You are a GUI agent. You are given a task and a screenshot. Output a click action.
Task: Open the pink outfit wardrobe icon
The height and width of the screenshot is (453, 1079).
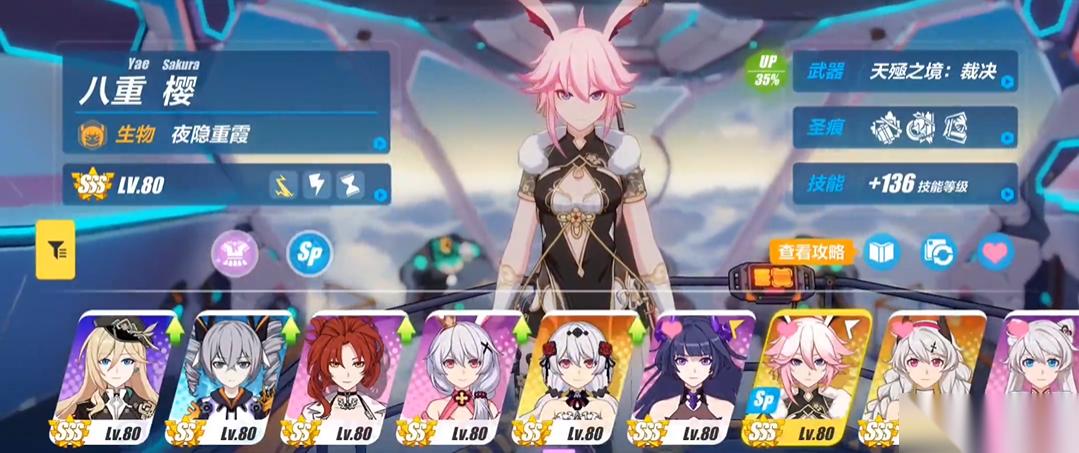(234, 252)
